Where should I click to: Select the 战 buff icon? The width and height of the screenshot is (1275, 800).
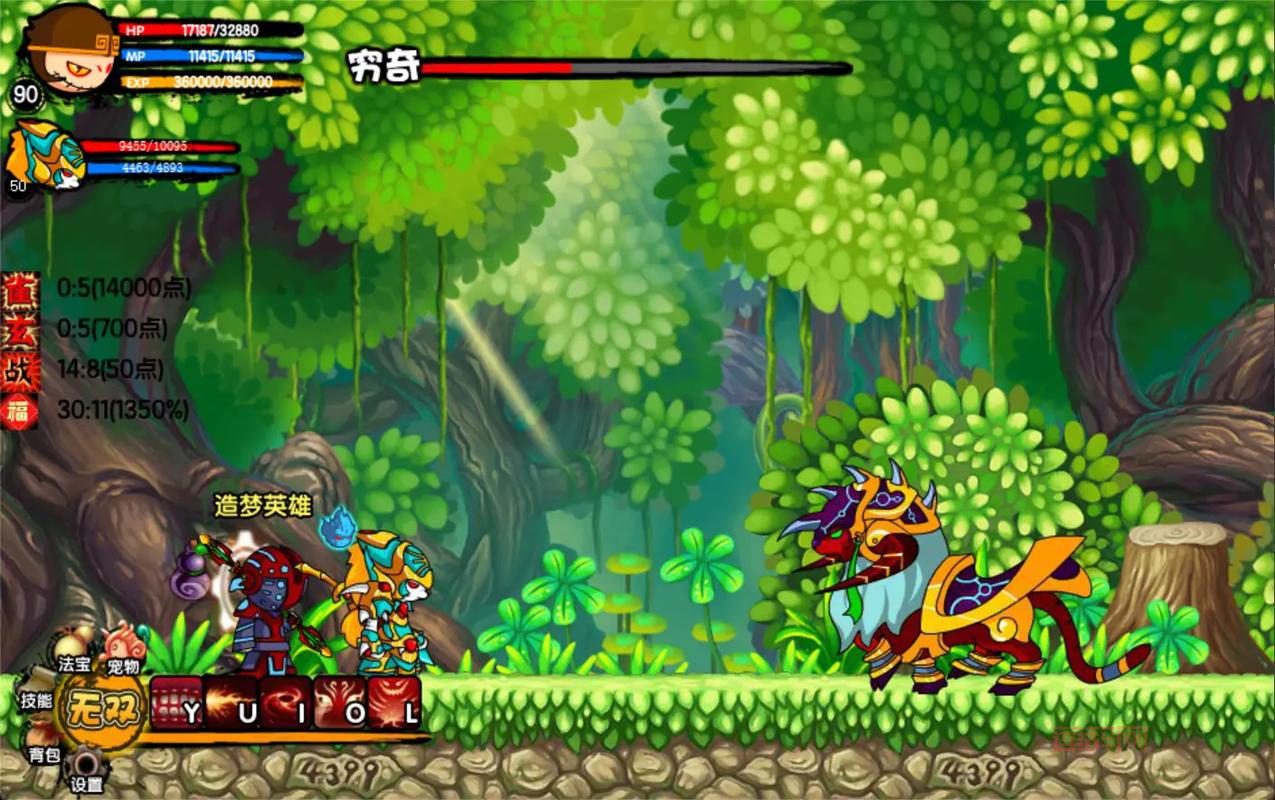(20, 370)
